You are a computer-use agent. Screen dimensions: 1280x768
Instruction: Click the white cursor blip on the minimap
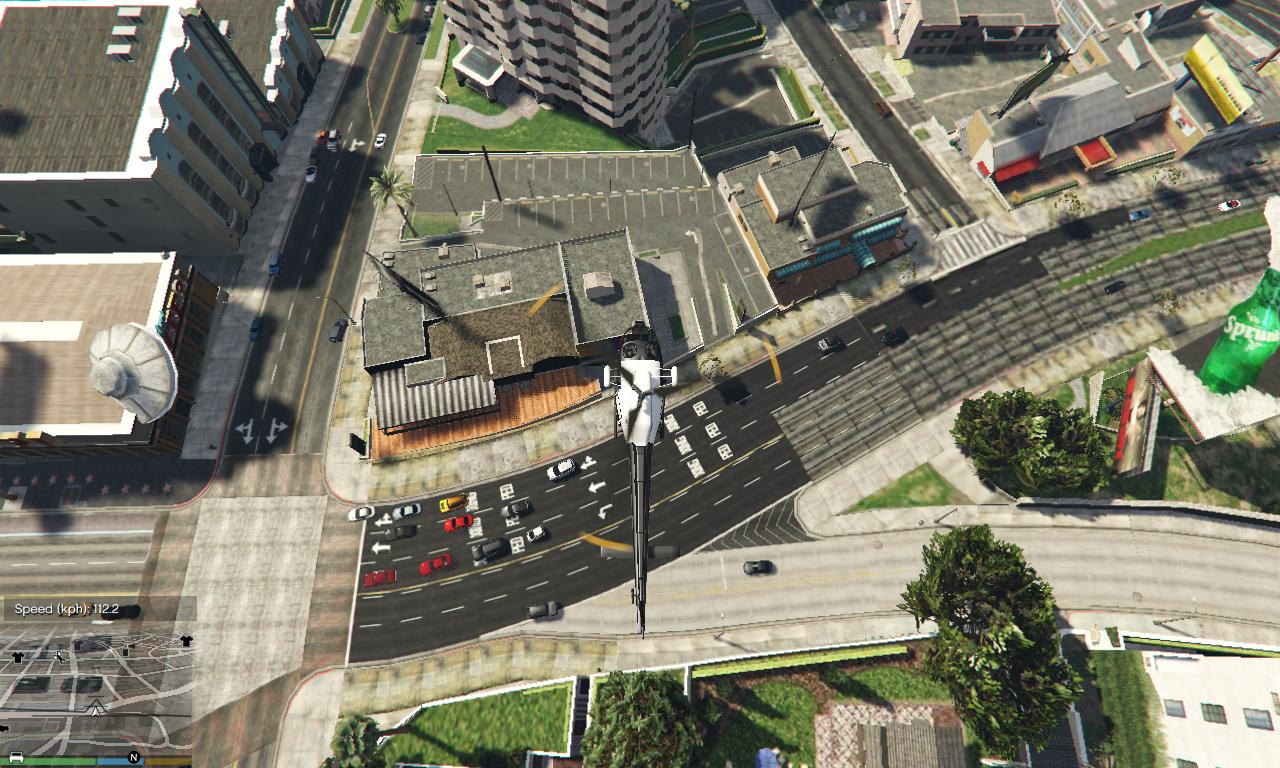pyautogui.click(x=58, y=657)
